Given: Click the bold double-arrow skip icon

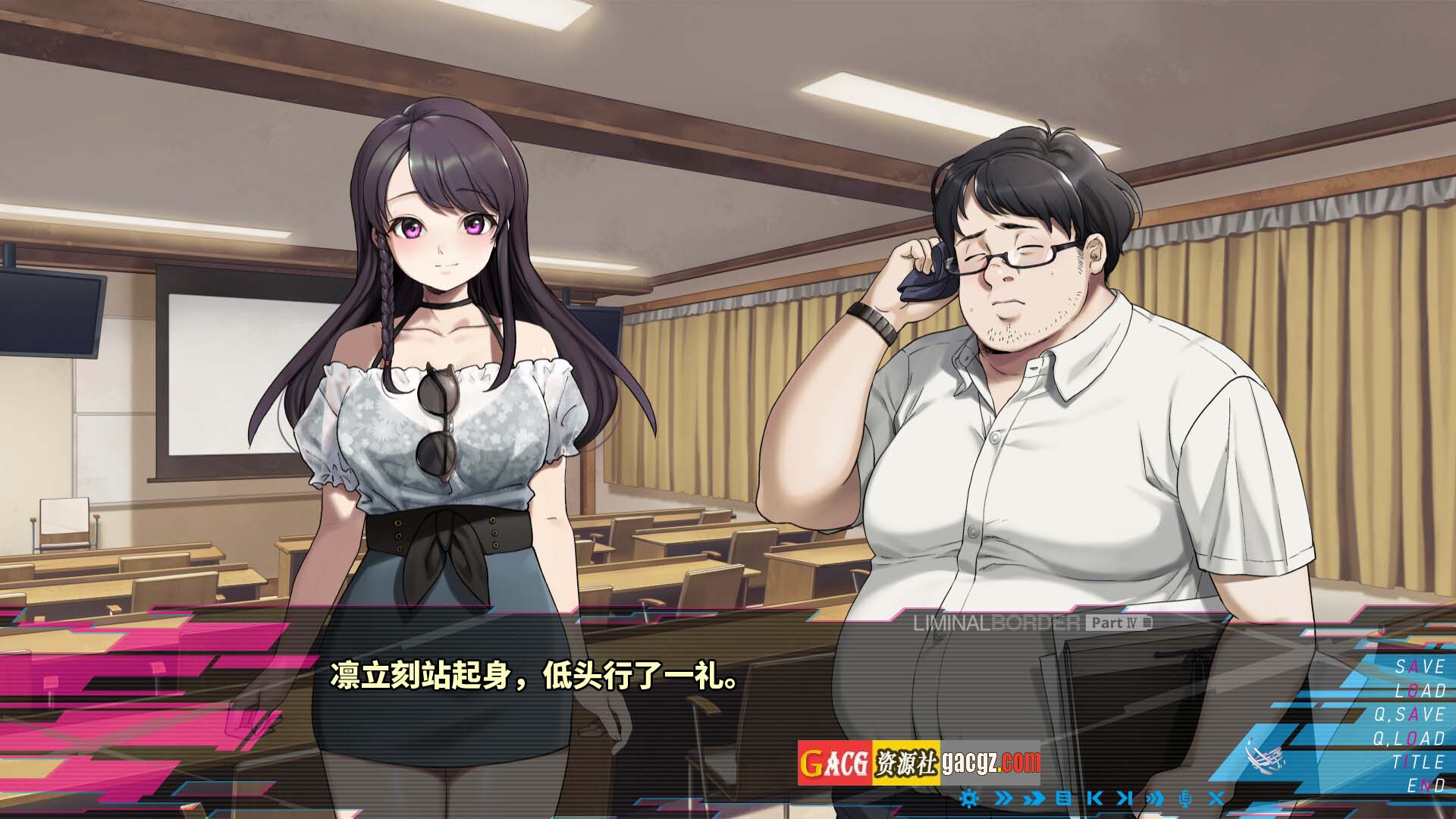Looking at the screenshot, I should tap(1033, 798).
